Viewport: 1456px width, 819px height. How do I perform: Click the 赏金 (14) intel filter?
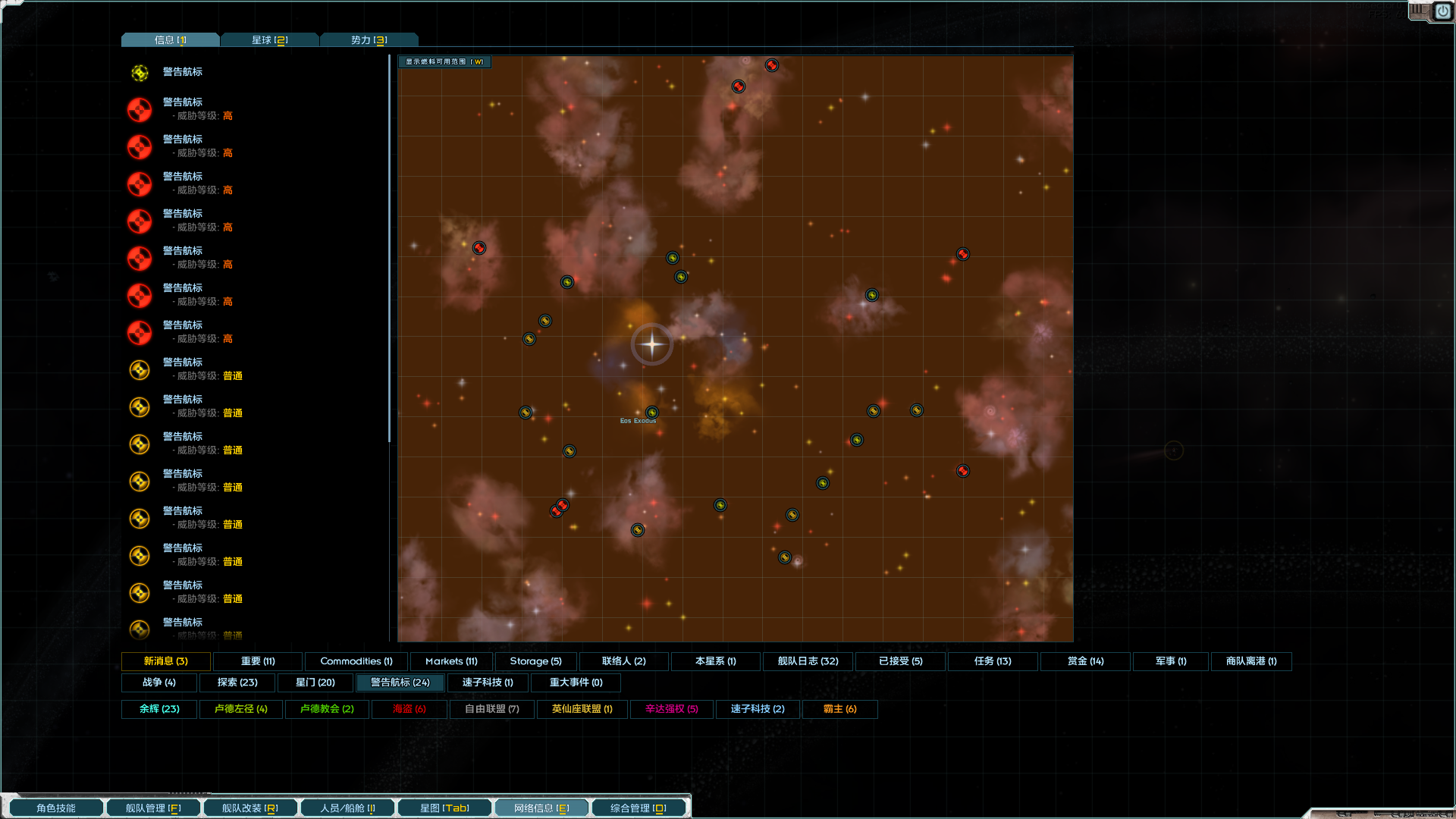[x=1085, y=661]
